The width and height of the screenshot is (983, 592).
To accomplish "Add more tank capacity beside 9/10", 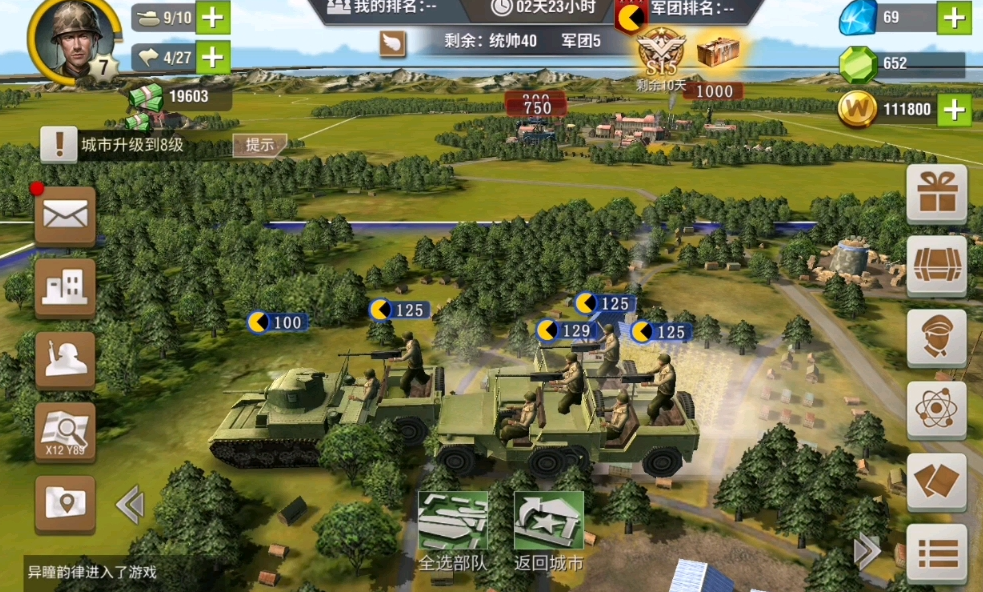I will point(212,18).
